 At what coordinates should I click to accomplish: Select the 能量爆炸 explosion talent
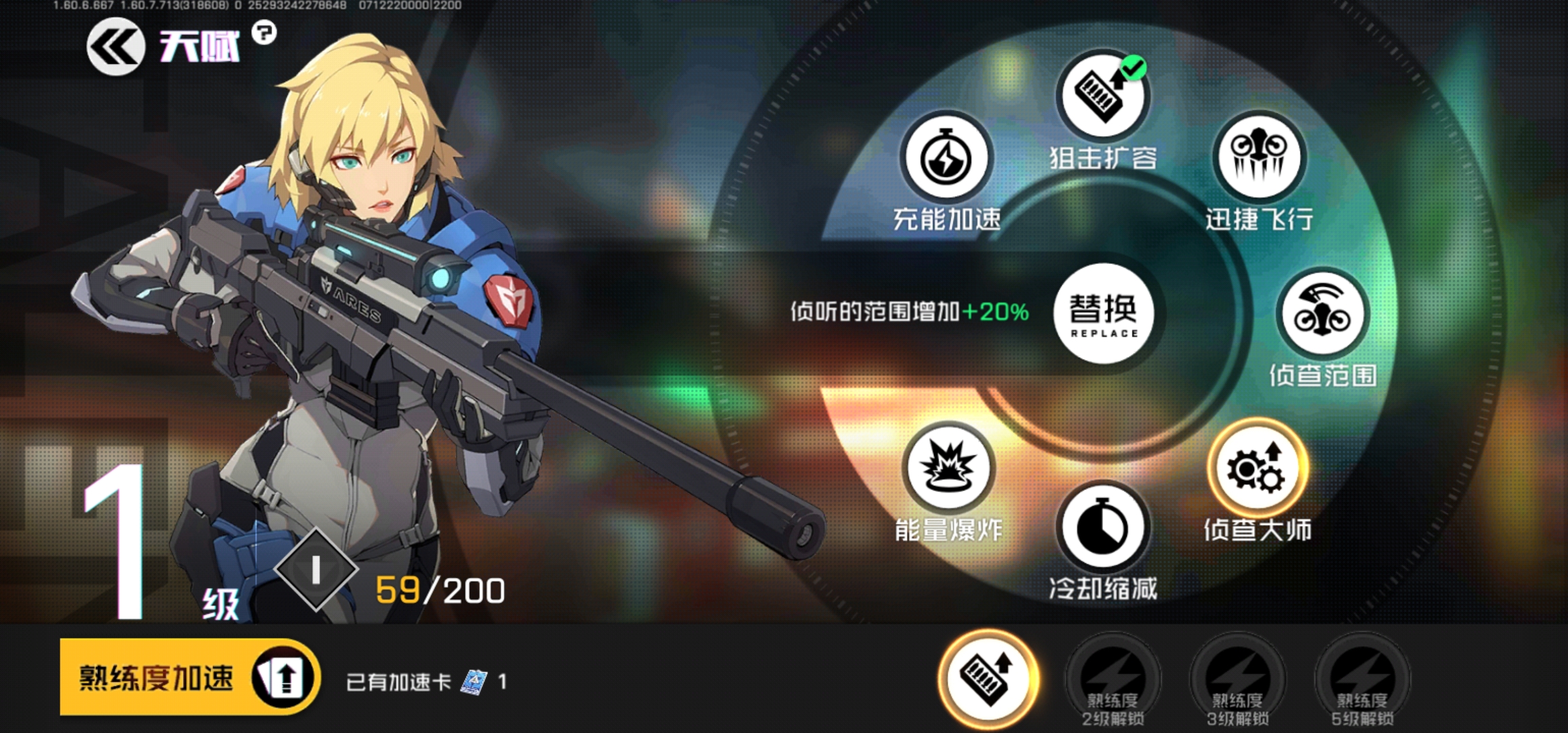pyautogui.click(x=948, y=468)
